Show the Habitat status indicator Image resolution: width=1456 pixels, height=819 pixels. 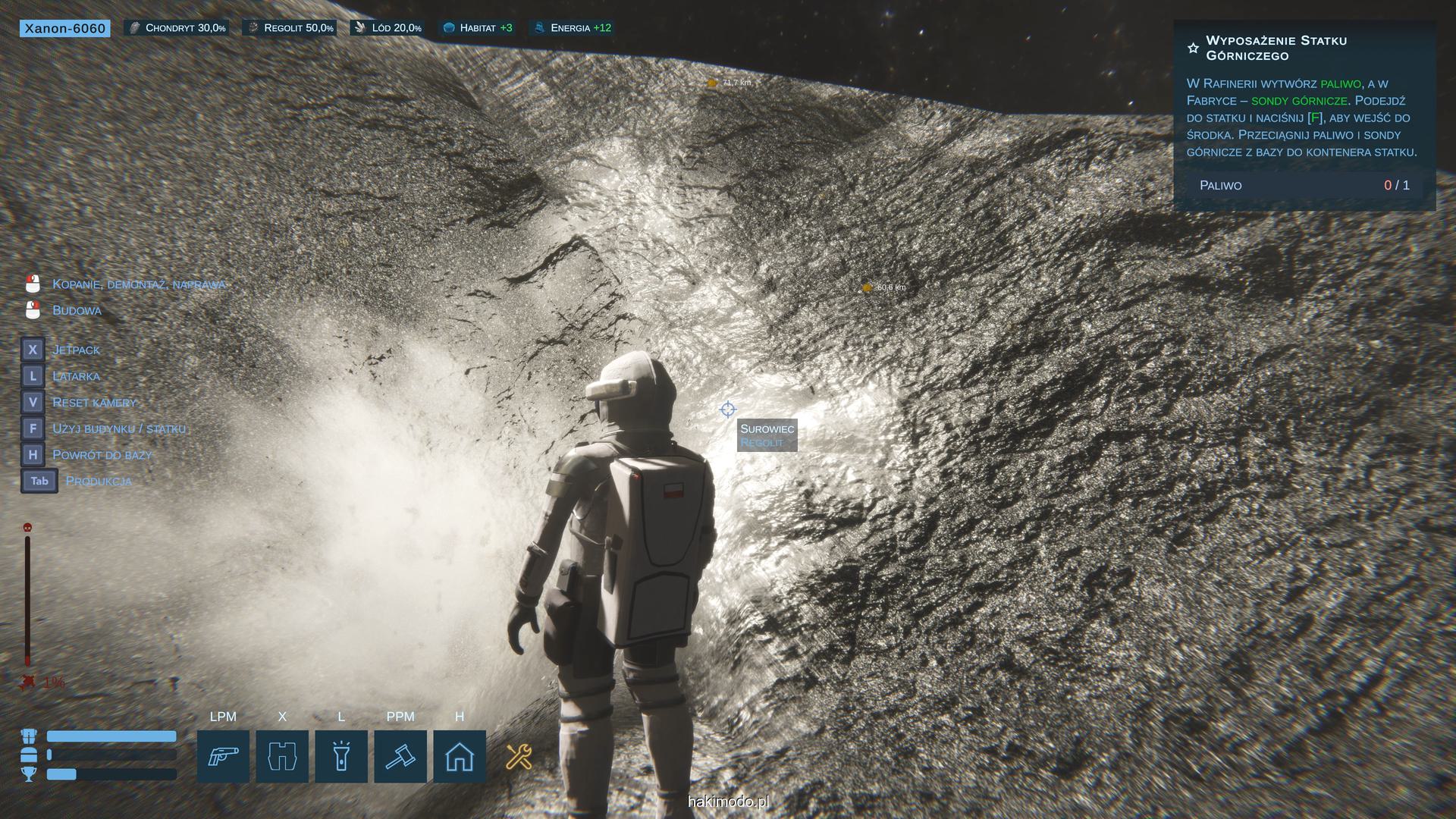click(x=478, y=28)
